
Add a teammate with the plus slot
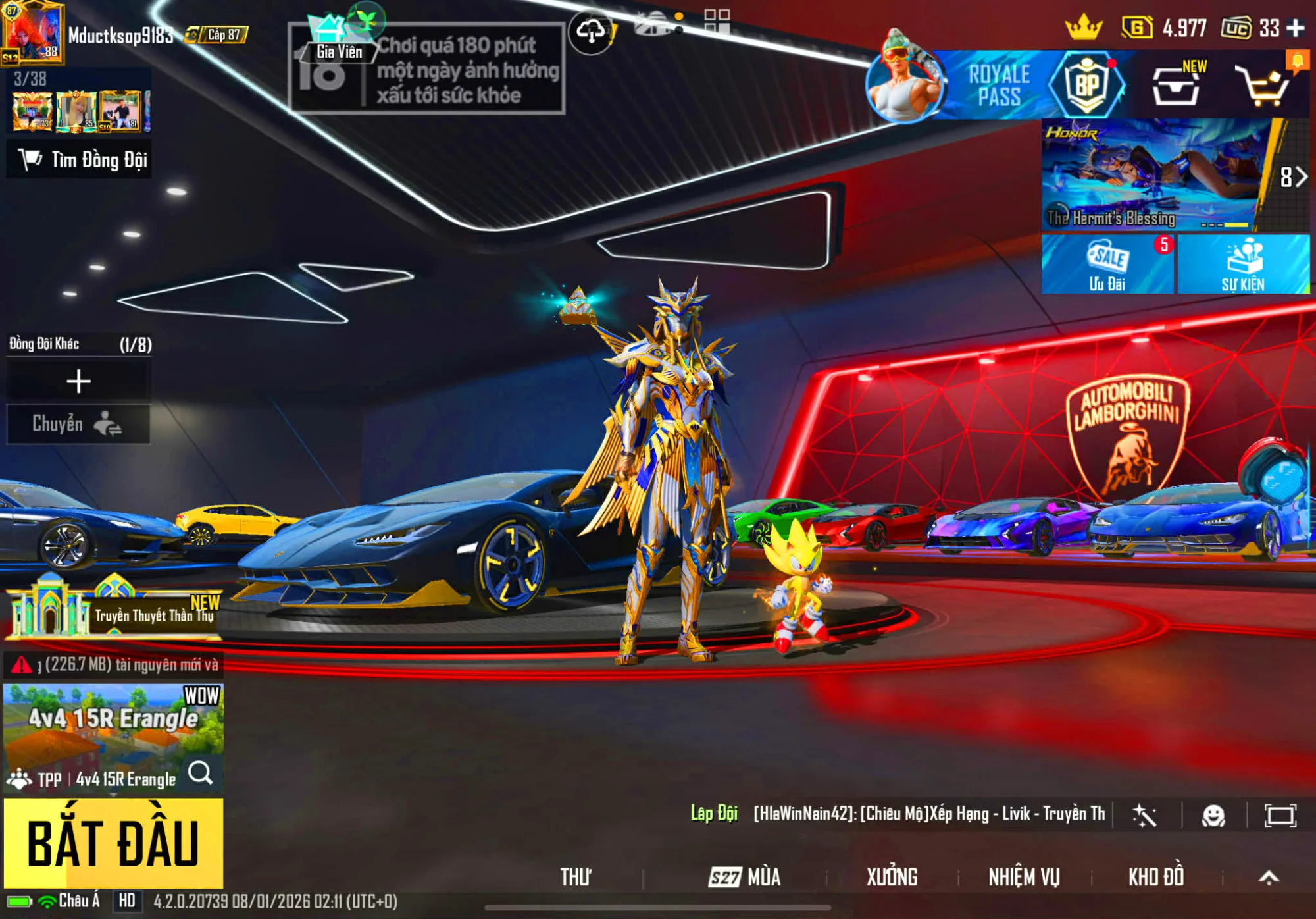pyautogui.click(x=78, y=381)
